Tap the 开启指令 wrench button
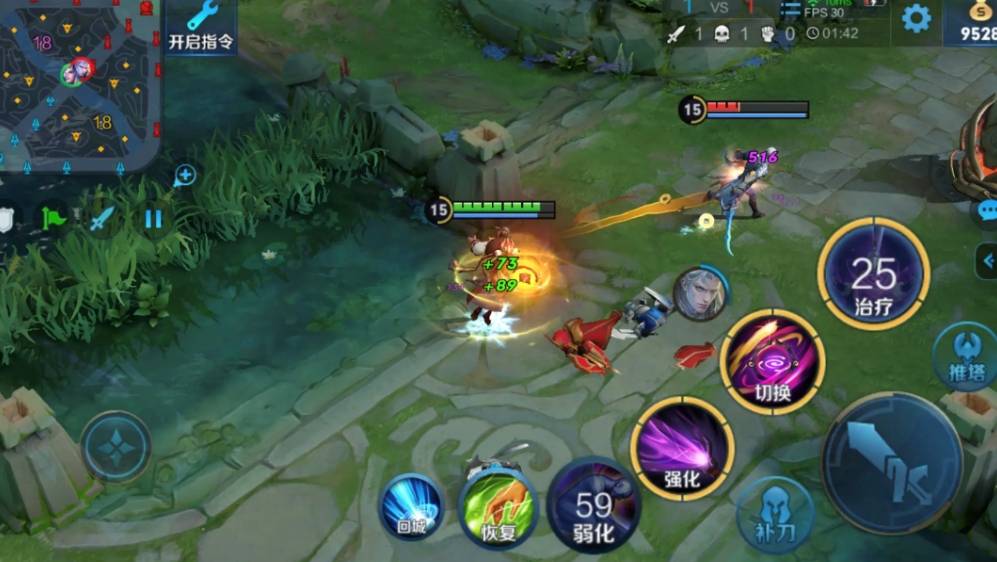 (201, 27)
